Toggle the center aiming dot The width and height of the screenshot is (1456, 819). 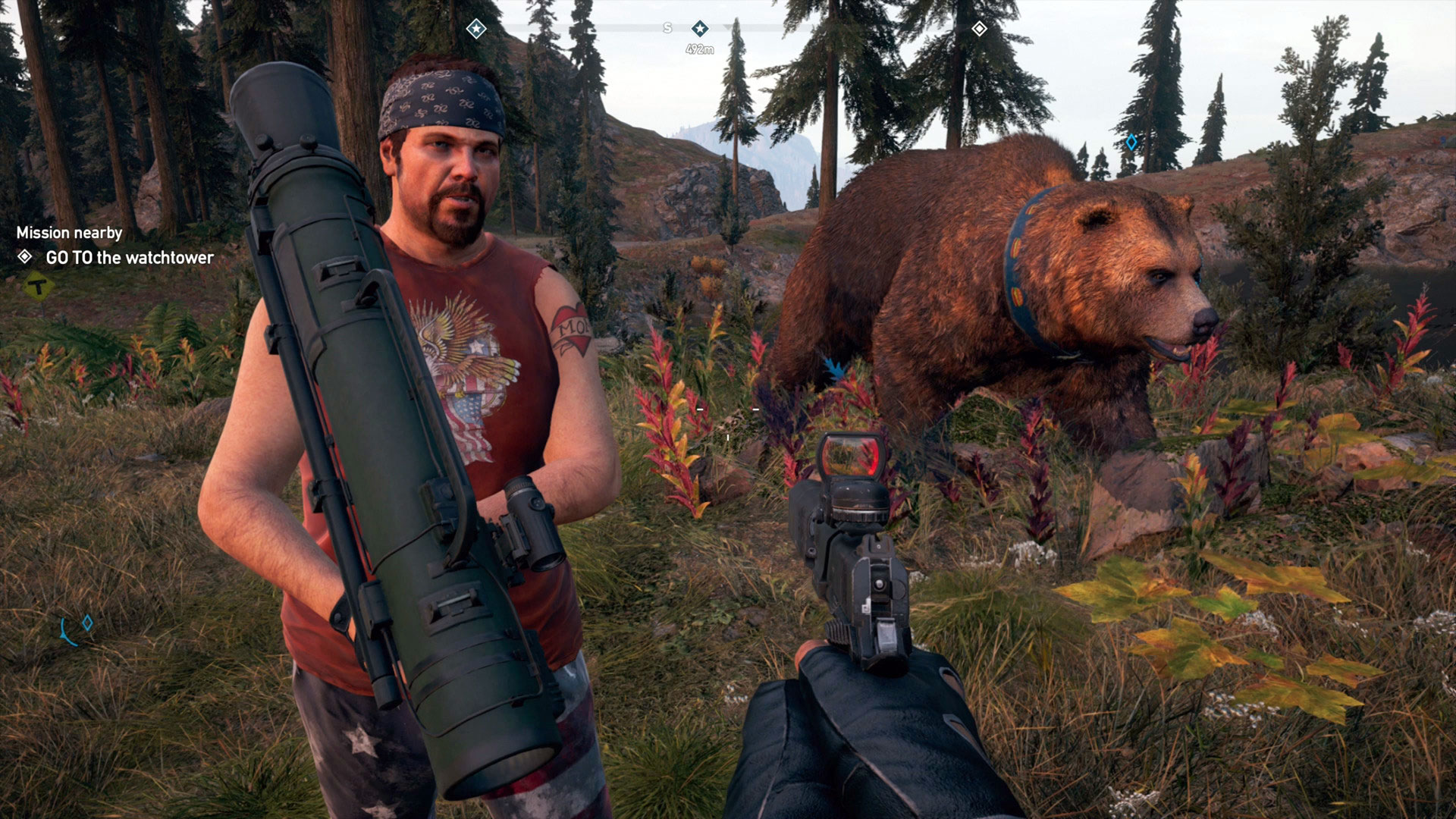click(730, 437)
